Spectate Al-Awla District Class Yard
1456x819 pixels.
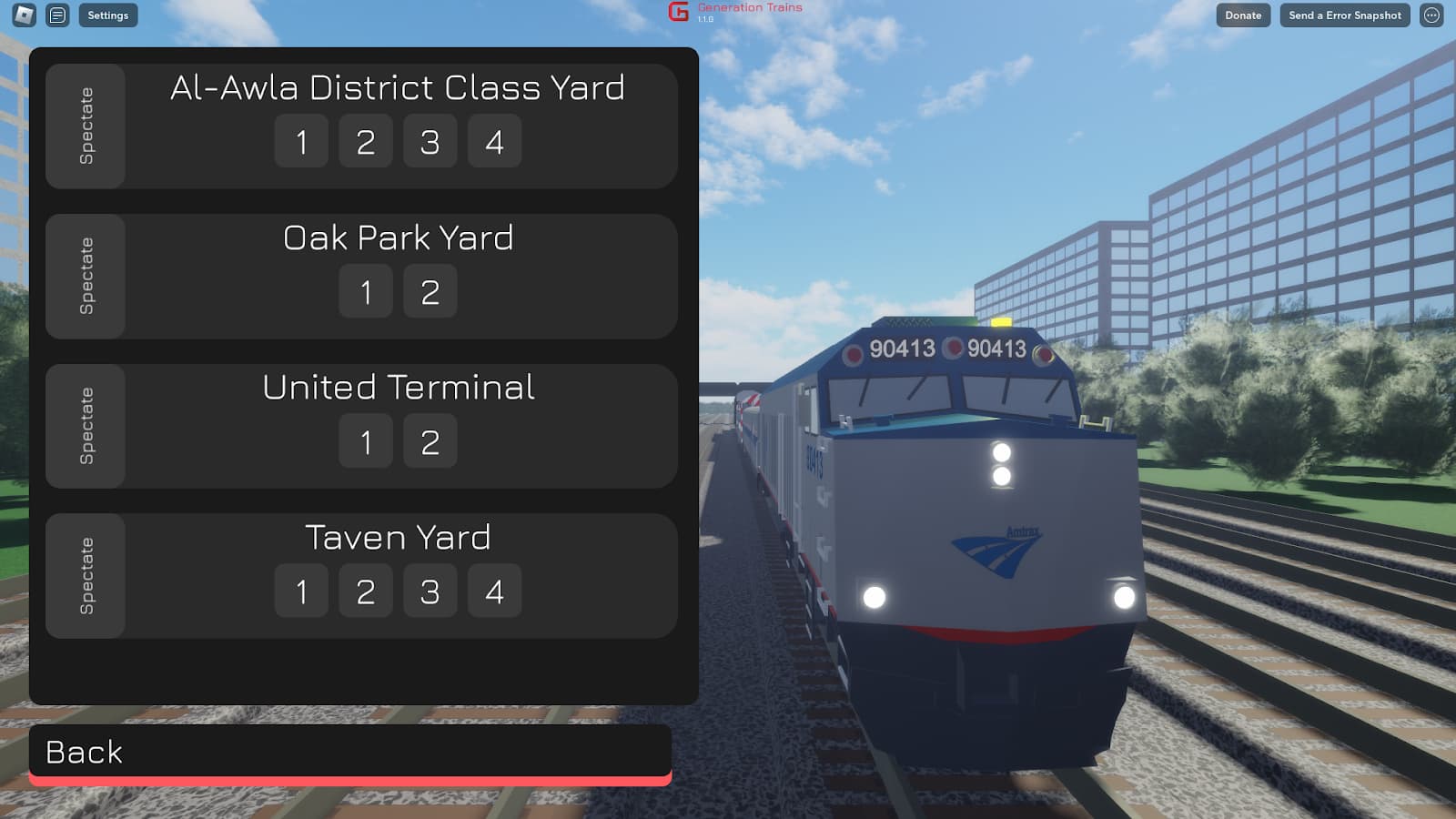pyautogui.click(x=86, y=126)
